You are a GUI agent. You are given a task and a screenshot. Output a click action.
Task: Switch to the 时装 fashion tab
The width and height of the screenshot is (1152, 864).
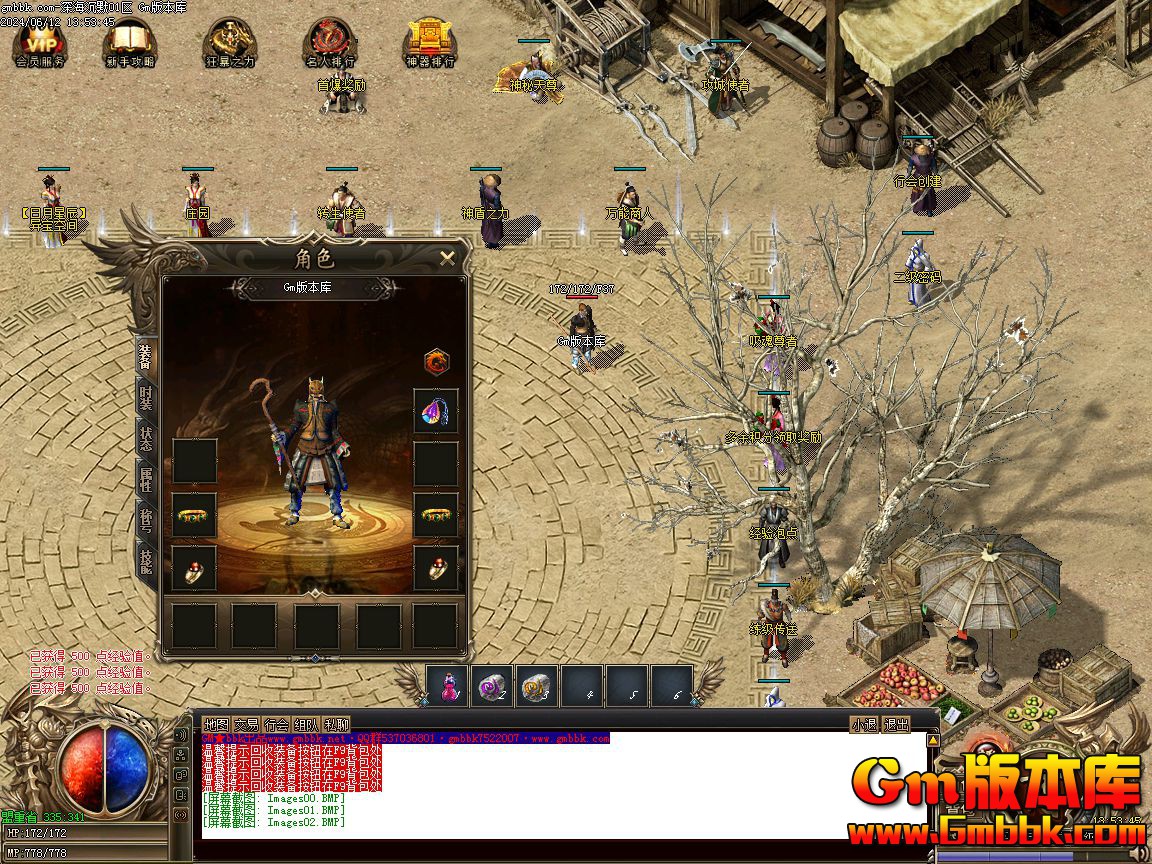coord(145,397)
